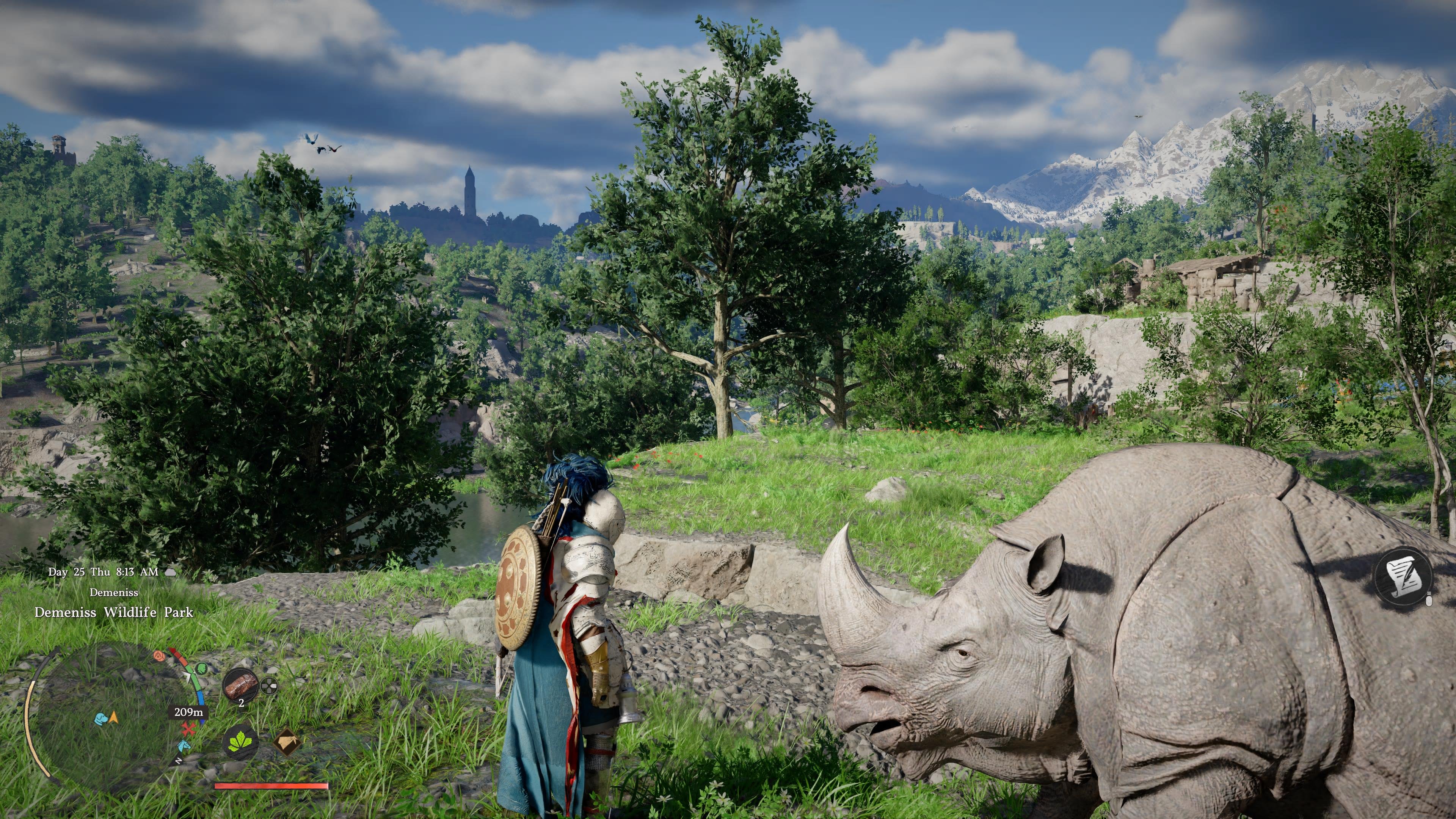Select the blue horse head minimap marker
The height and width of the screenshot is (819, 1456).
184,745
